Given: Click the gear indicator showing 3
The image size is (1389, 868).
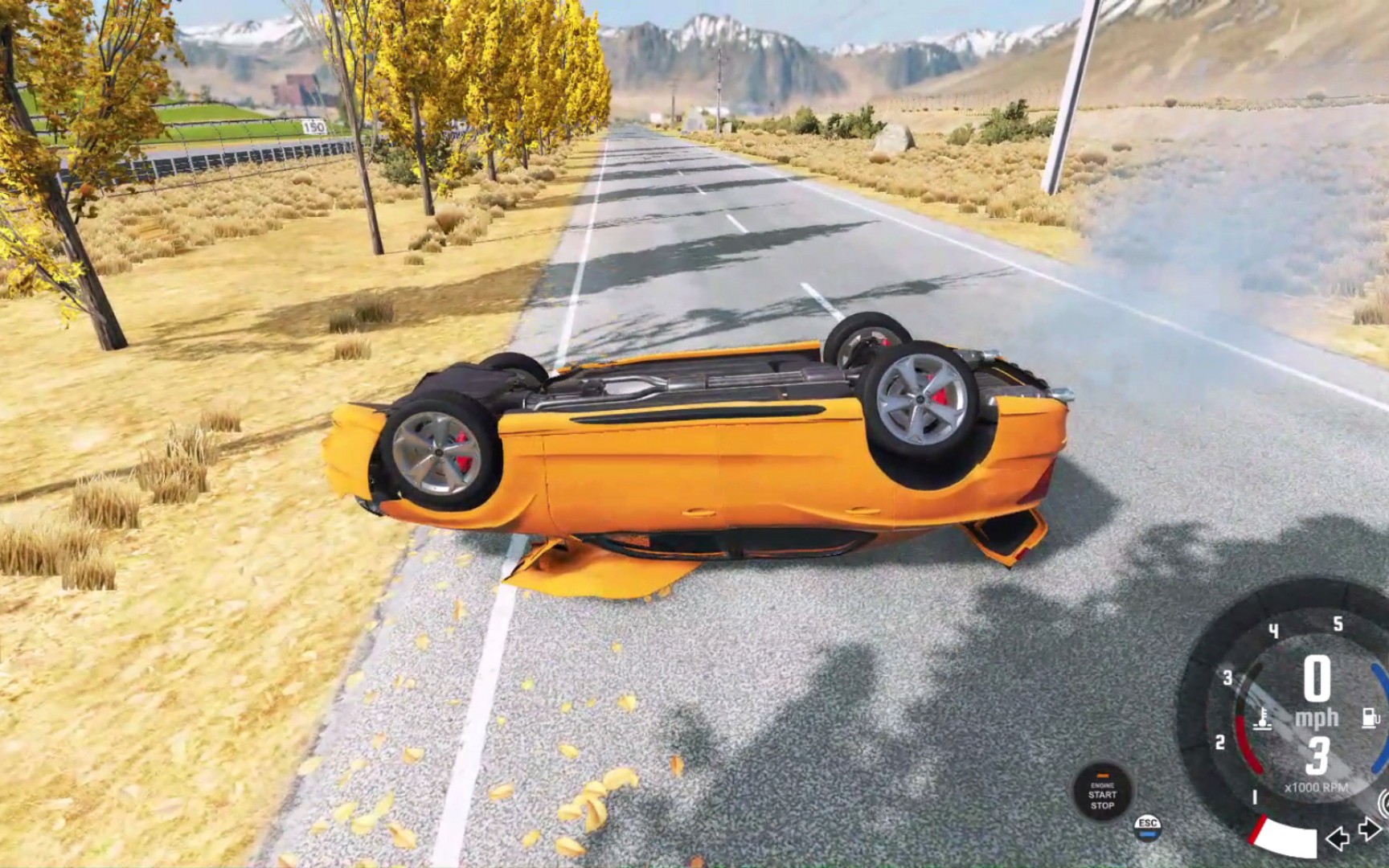Looking at the screenshot, I should pyautogui.click(x=1316, y=755).
